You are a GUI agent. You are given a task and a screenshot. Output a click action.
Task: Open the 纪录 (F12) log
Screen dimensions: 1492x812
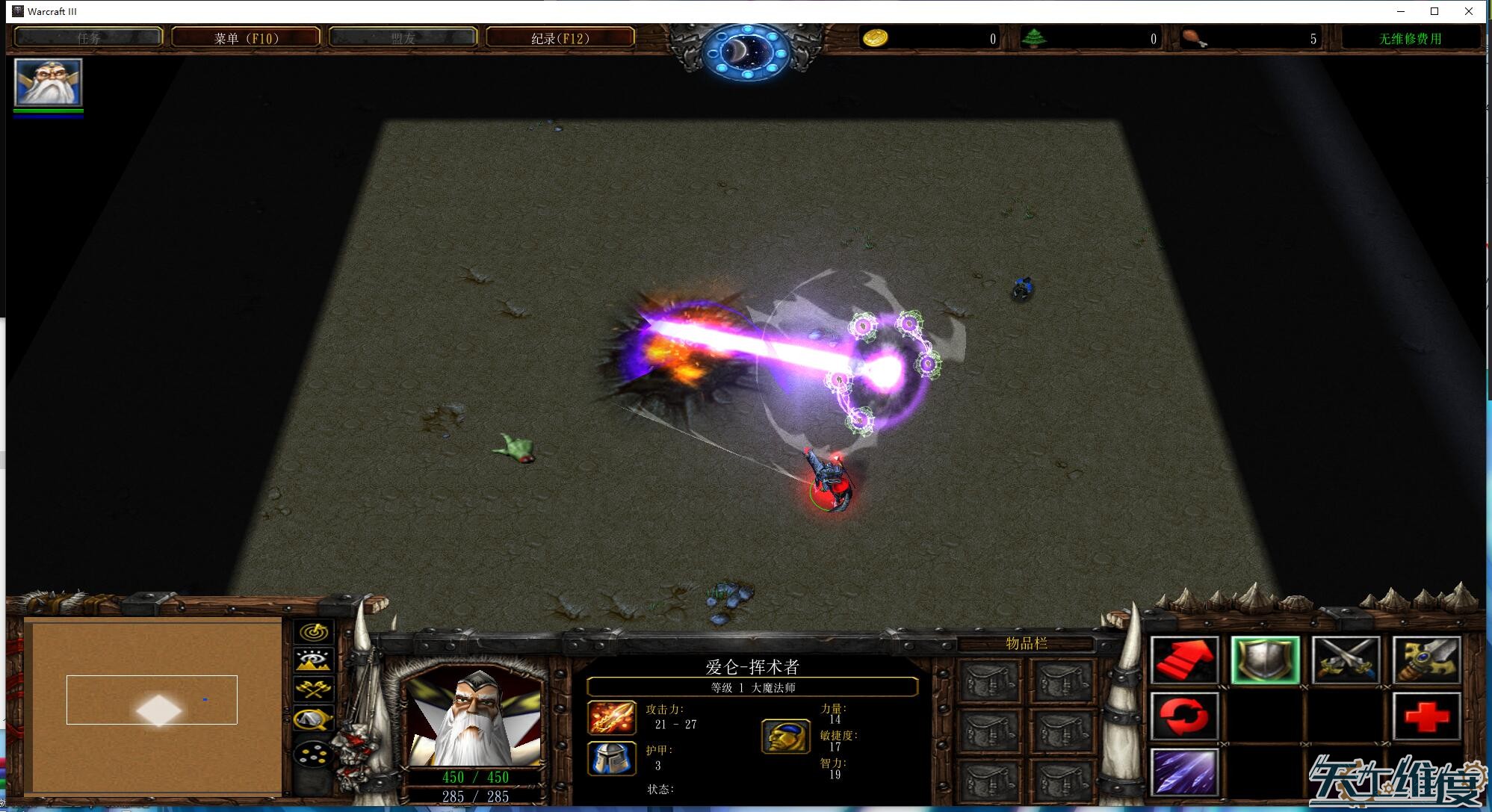coord(560,38)
